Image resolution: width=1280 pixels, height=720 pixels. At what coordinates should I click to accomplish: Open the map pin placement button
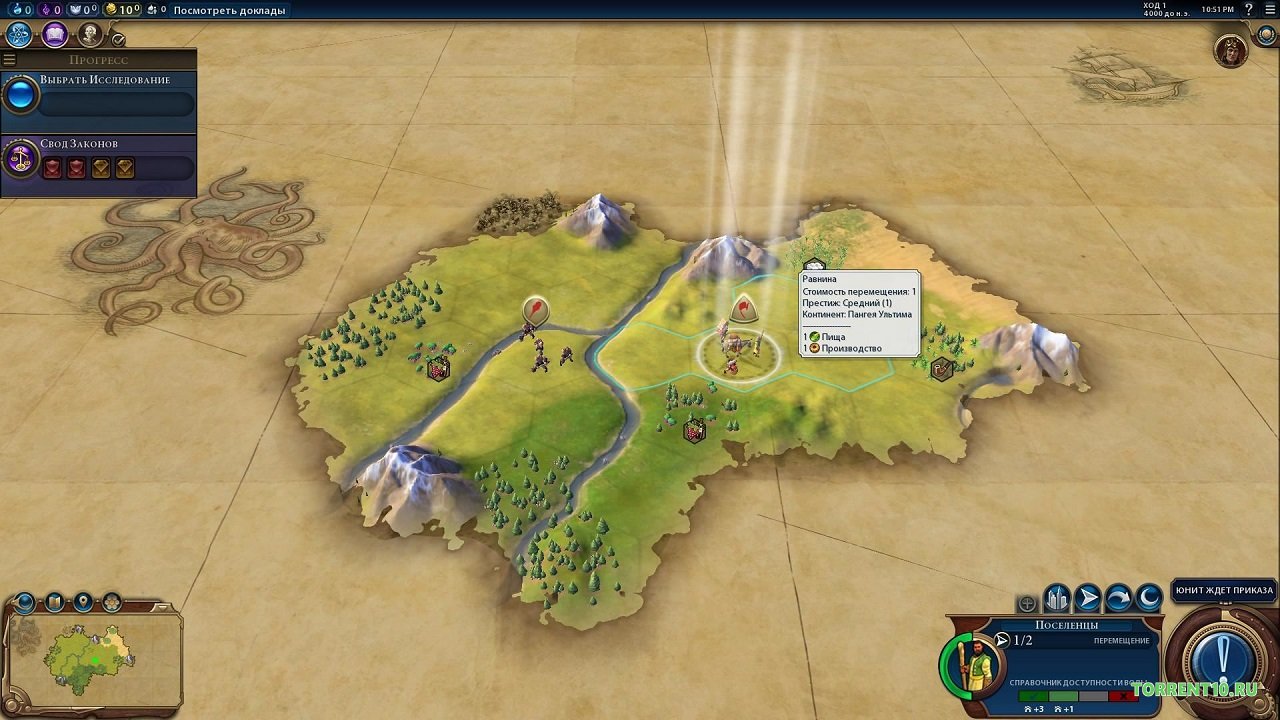point(83,602)
